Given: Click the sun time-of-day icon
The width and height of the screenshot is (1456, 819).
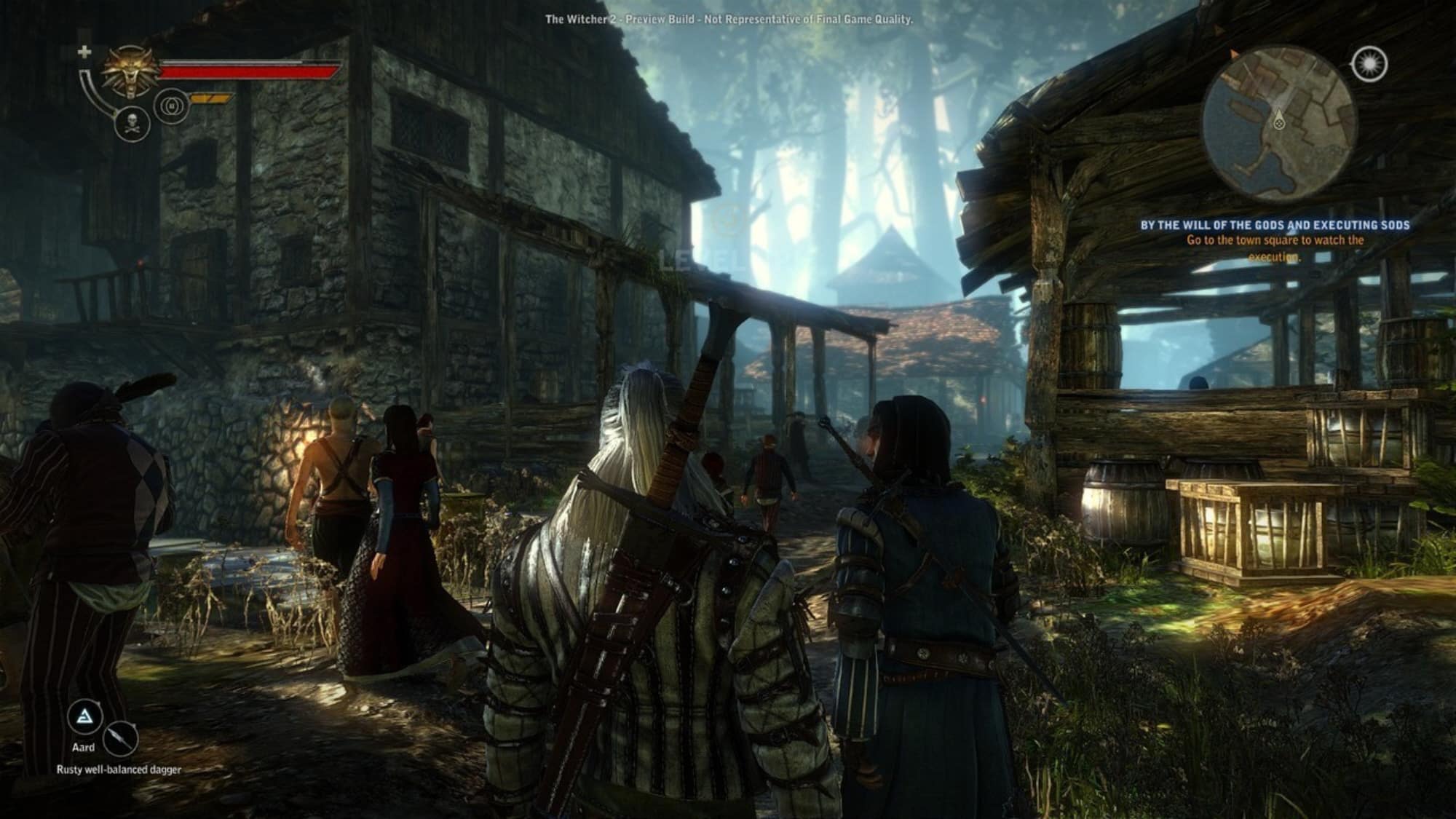Looking at the screenshot, I should click(1369, 64).
